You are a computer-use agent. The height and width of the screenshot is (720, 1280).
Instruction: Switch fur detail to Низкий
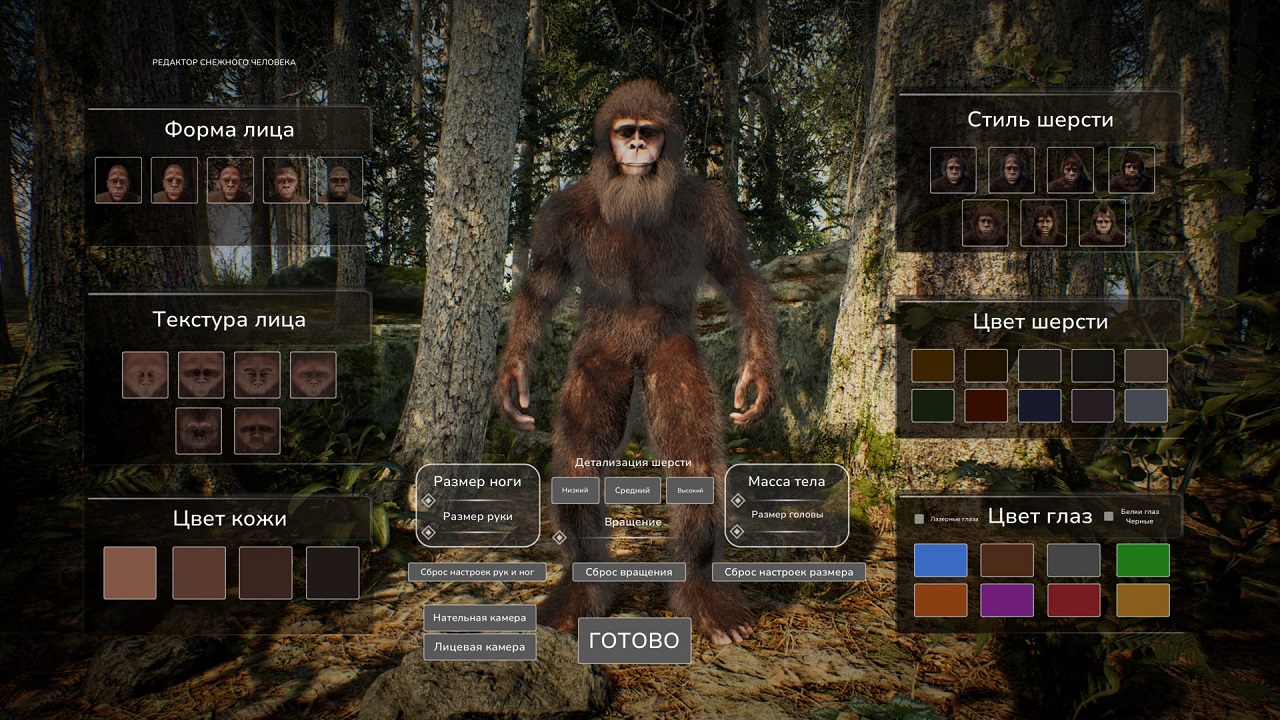point(575,490)
